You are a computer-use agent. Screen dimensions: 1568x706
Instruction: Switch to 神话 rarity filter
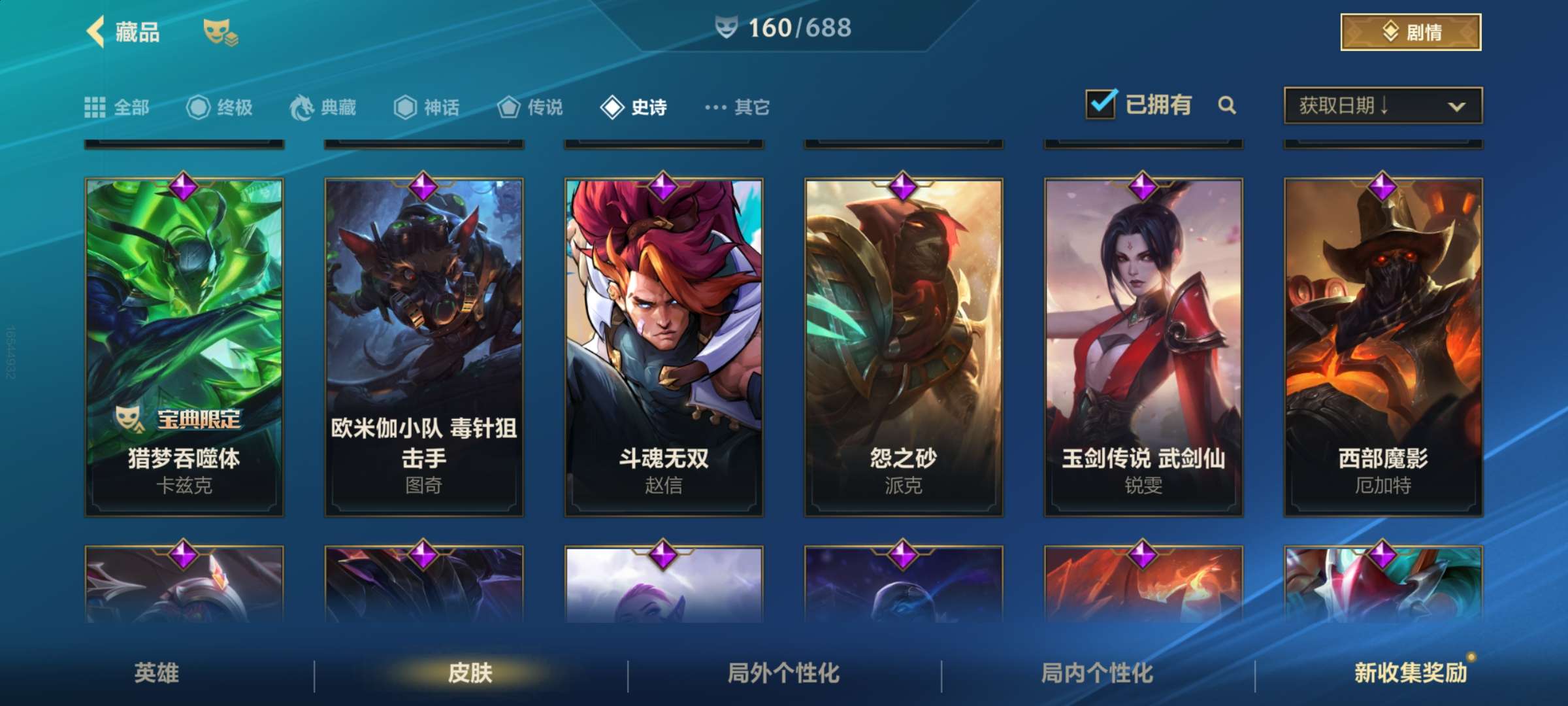pos(427,107)
